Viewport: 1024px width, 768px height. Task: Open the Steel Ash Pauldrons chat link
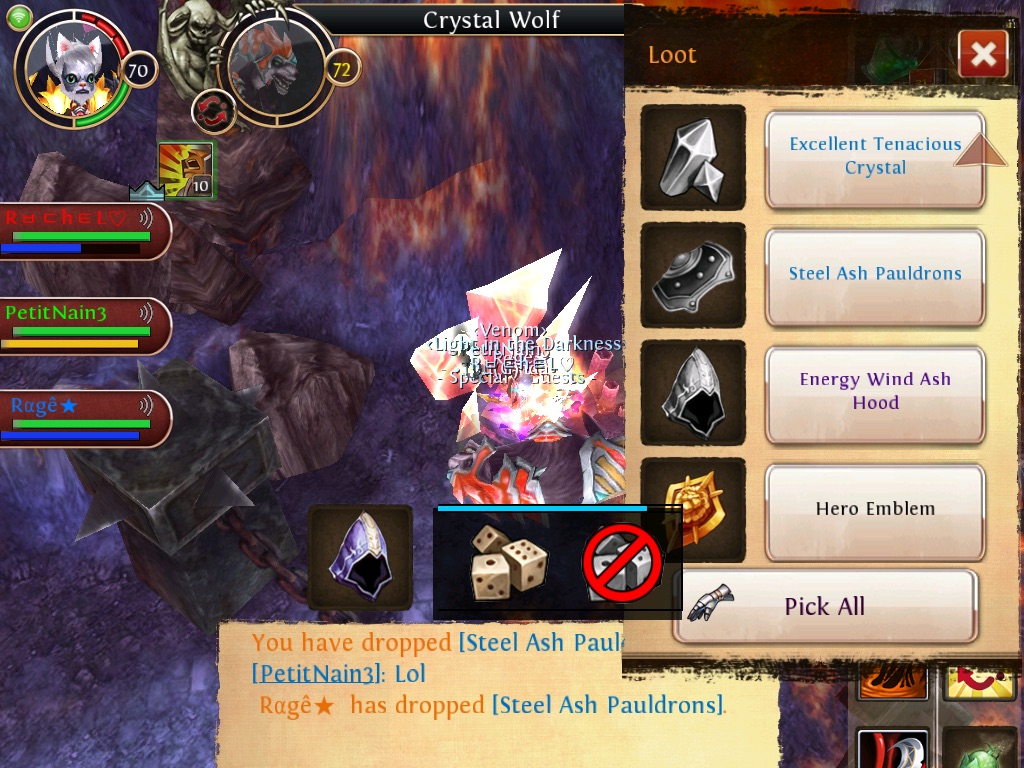click(x=606, y=705)
